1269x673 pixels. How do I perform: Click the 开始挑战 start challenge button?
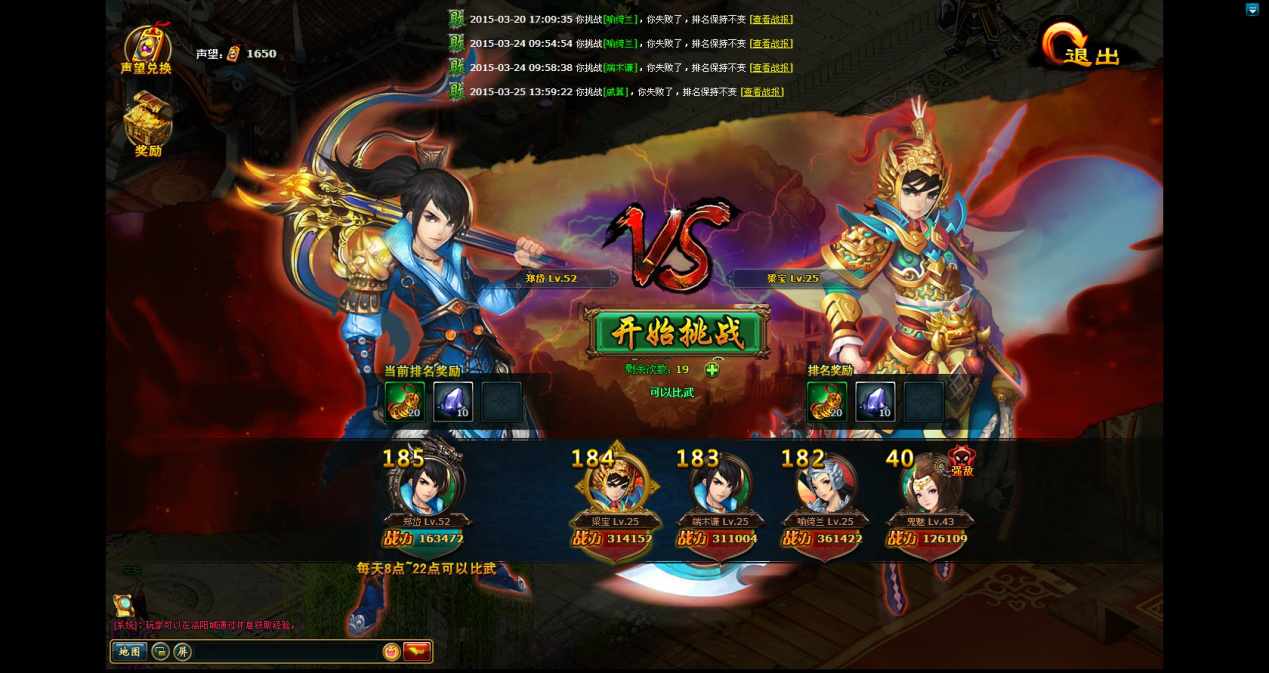[677, 333]
